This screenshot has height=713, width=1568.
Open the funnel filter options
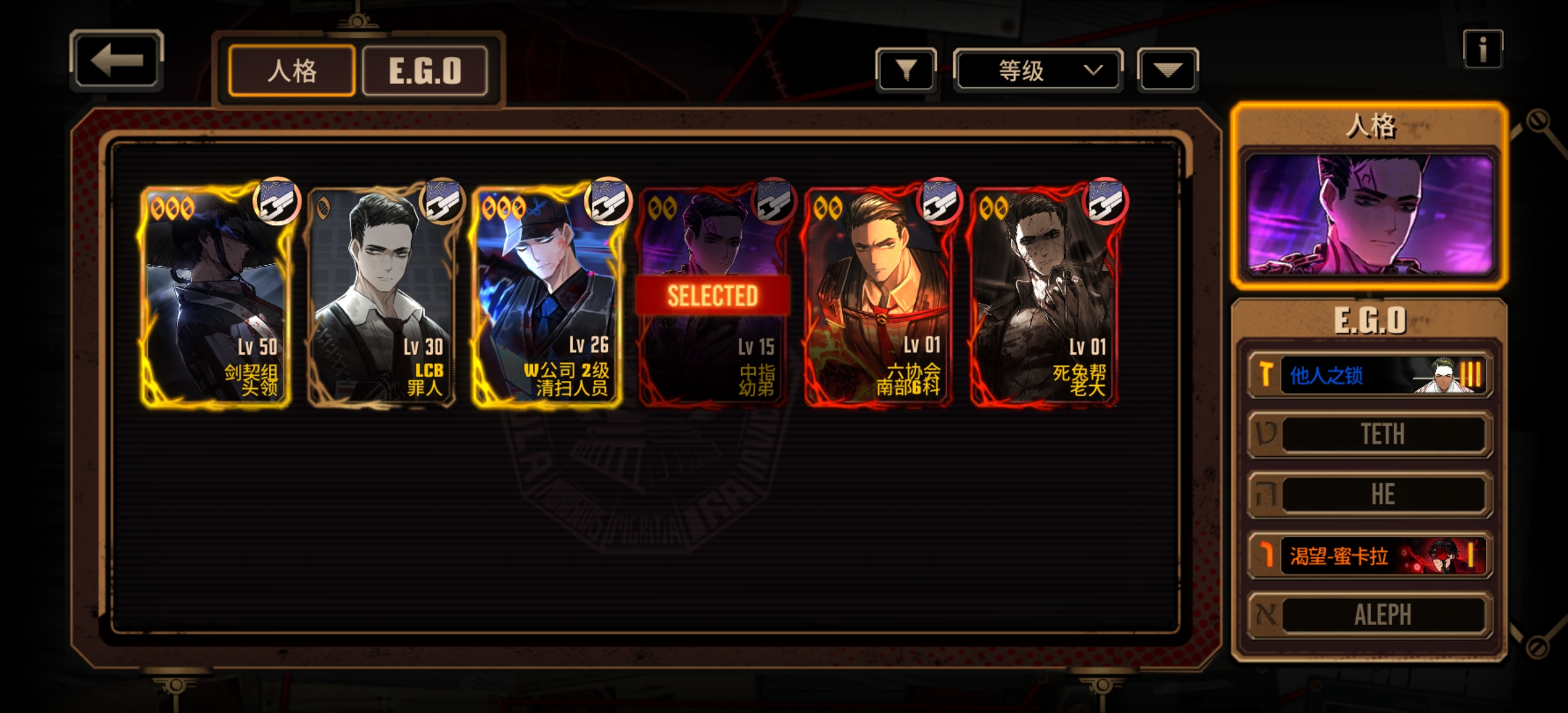coord(905,70)
